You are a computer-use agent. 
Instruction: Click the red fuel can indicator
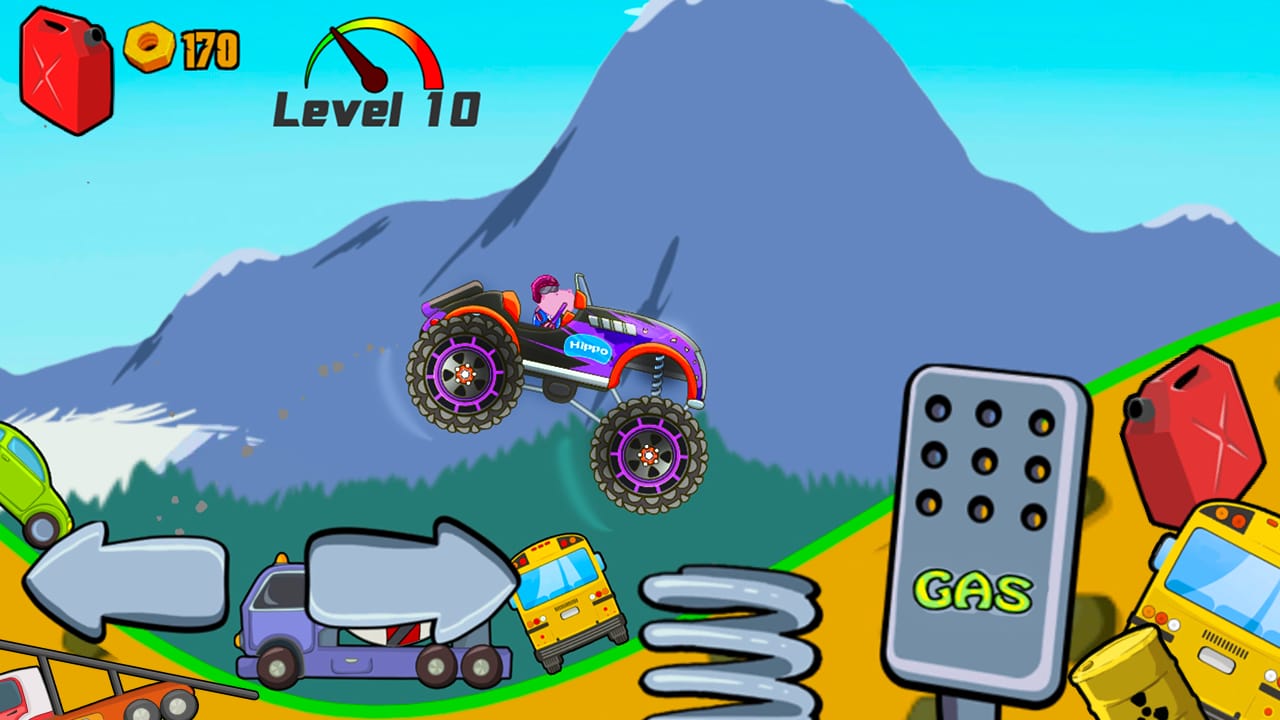tap(60, 70)
